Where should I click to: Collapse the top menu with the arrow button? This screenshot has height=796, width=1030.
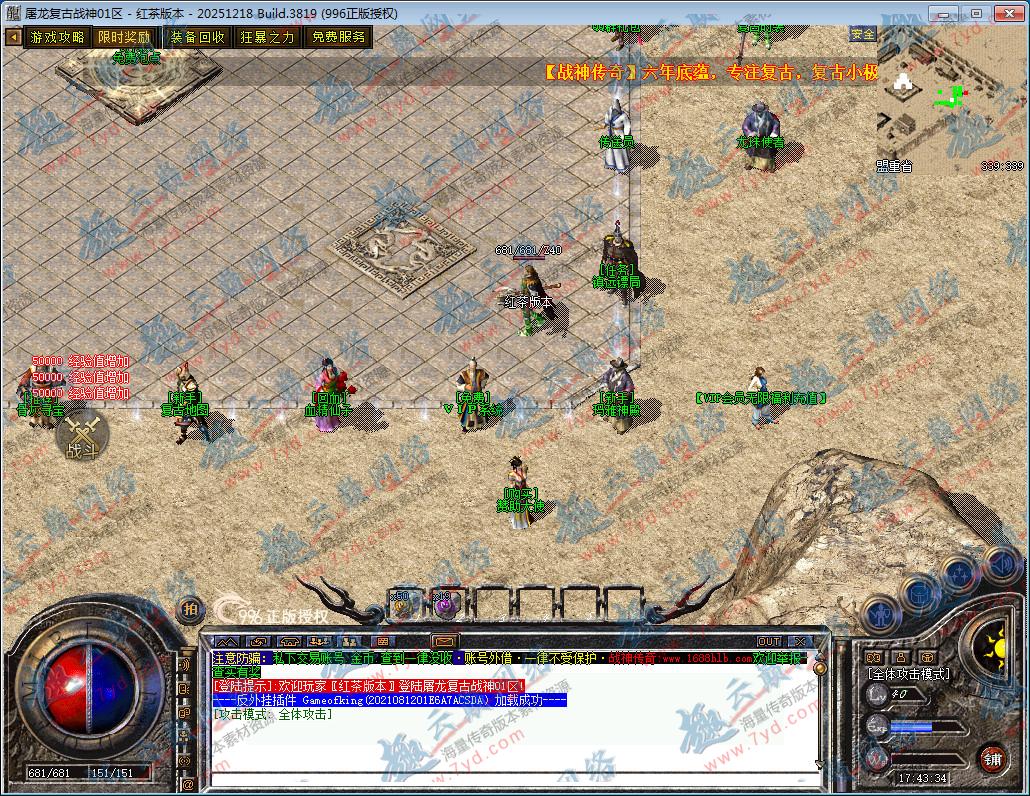[x=13, y=37]
